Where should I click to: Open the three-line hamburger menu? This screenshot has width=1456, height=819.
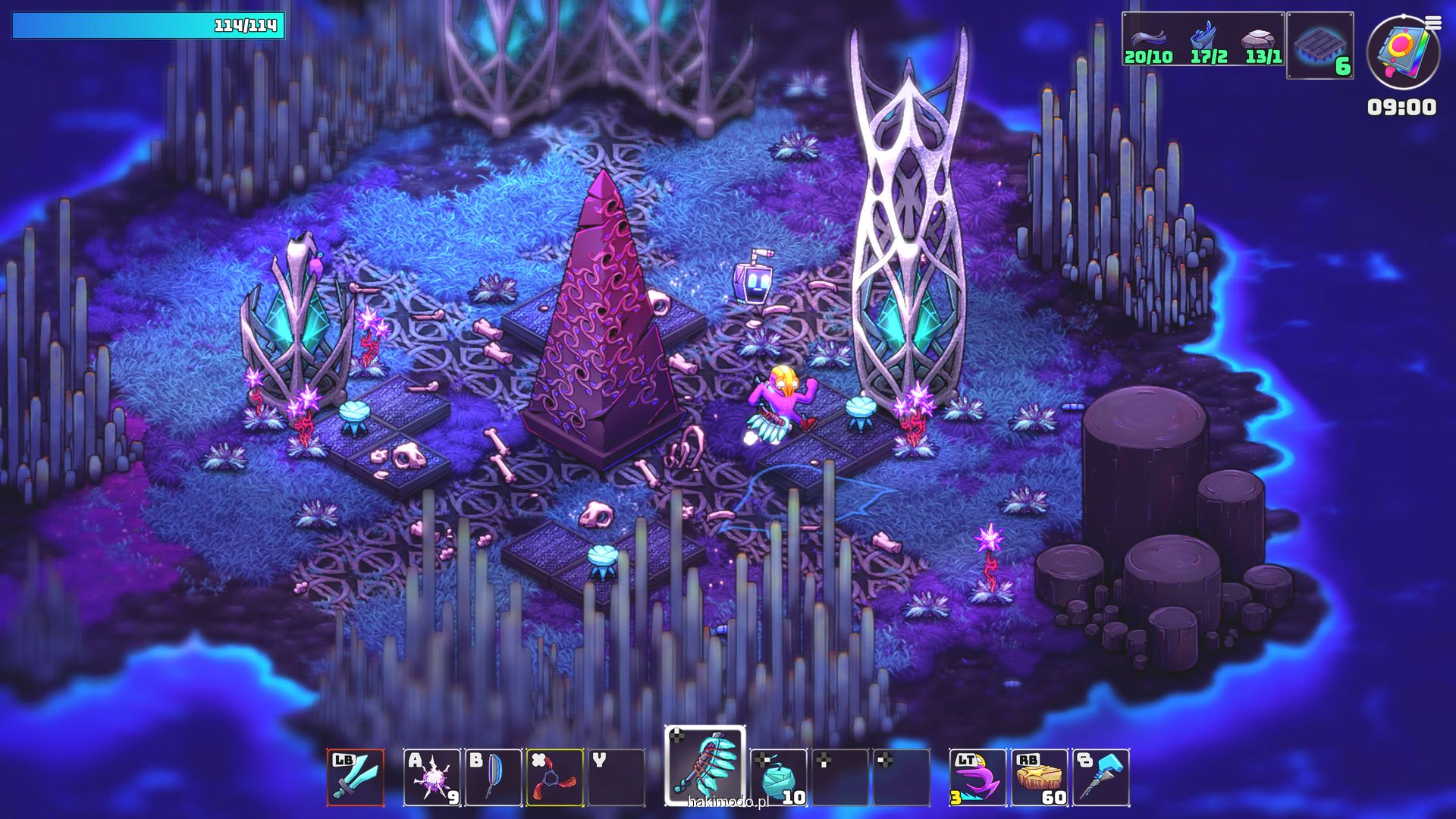(1433, 23)
